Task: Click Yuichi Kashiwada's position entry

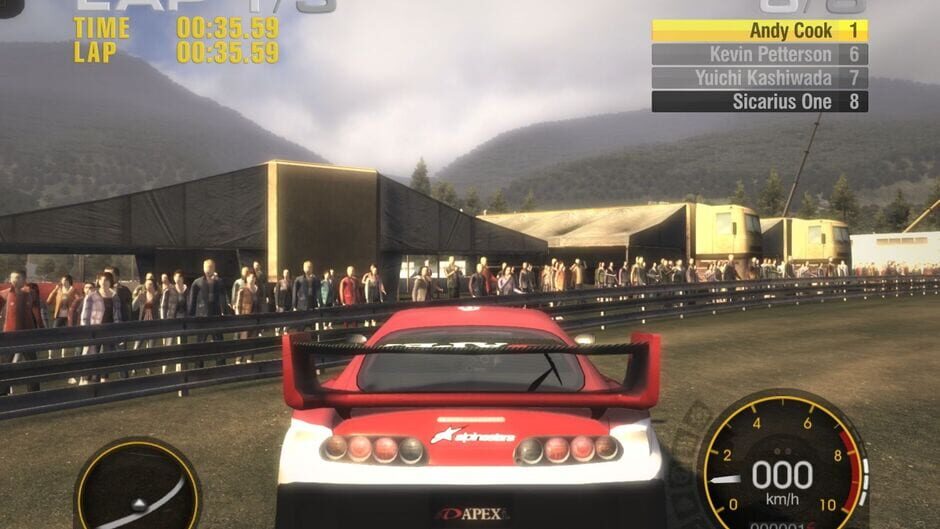Action: point(759,78)
